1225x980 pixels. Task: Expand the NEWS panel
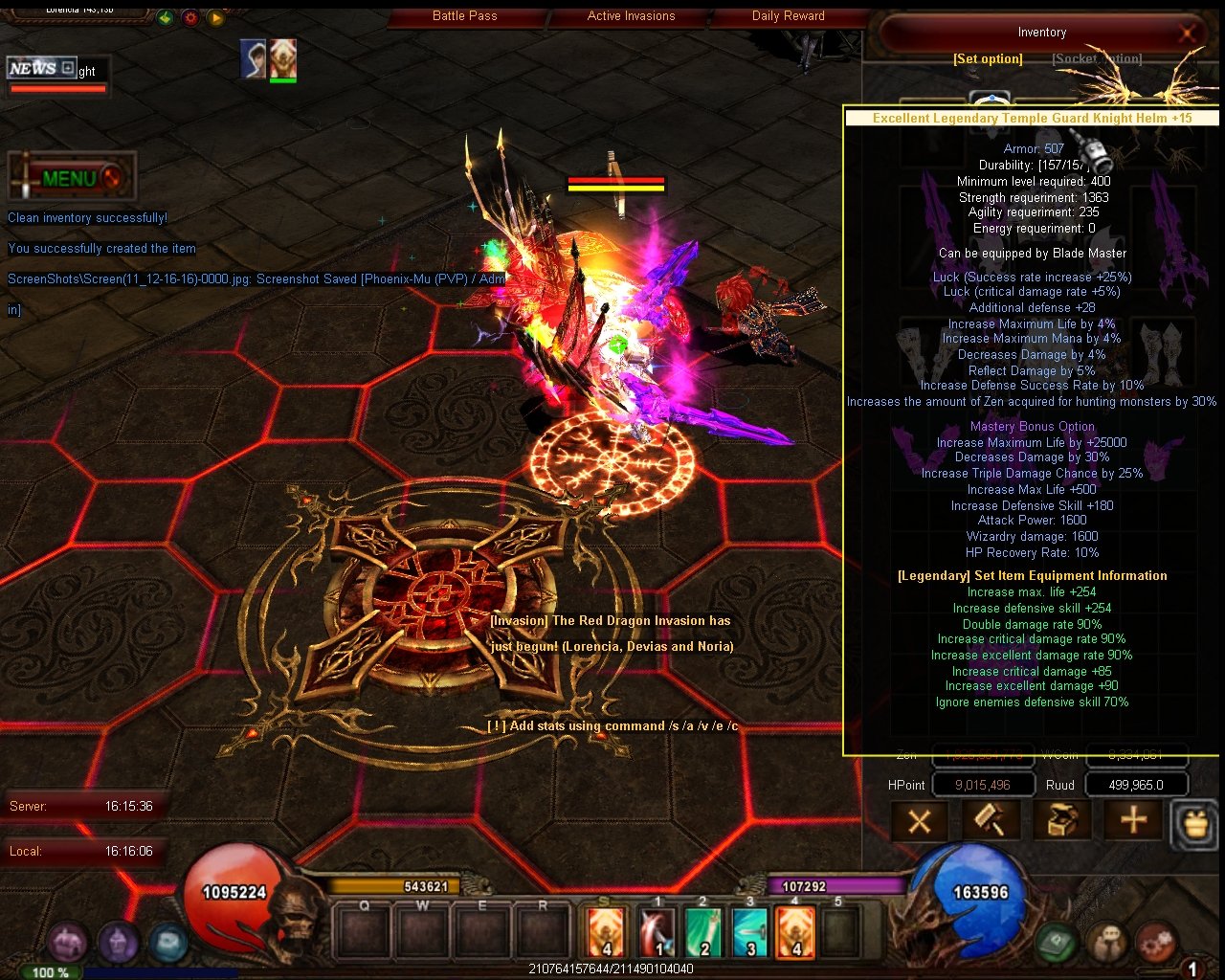[67, 68]
